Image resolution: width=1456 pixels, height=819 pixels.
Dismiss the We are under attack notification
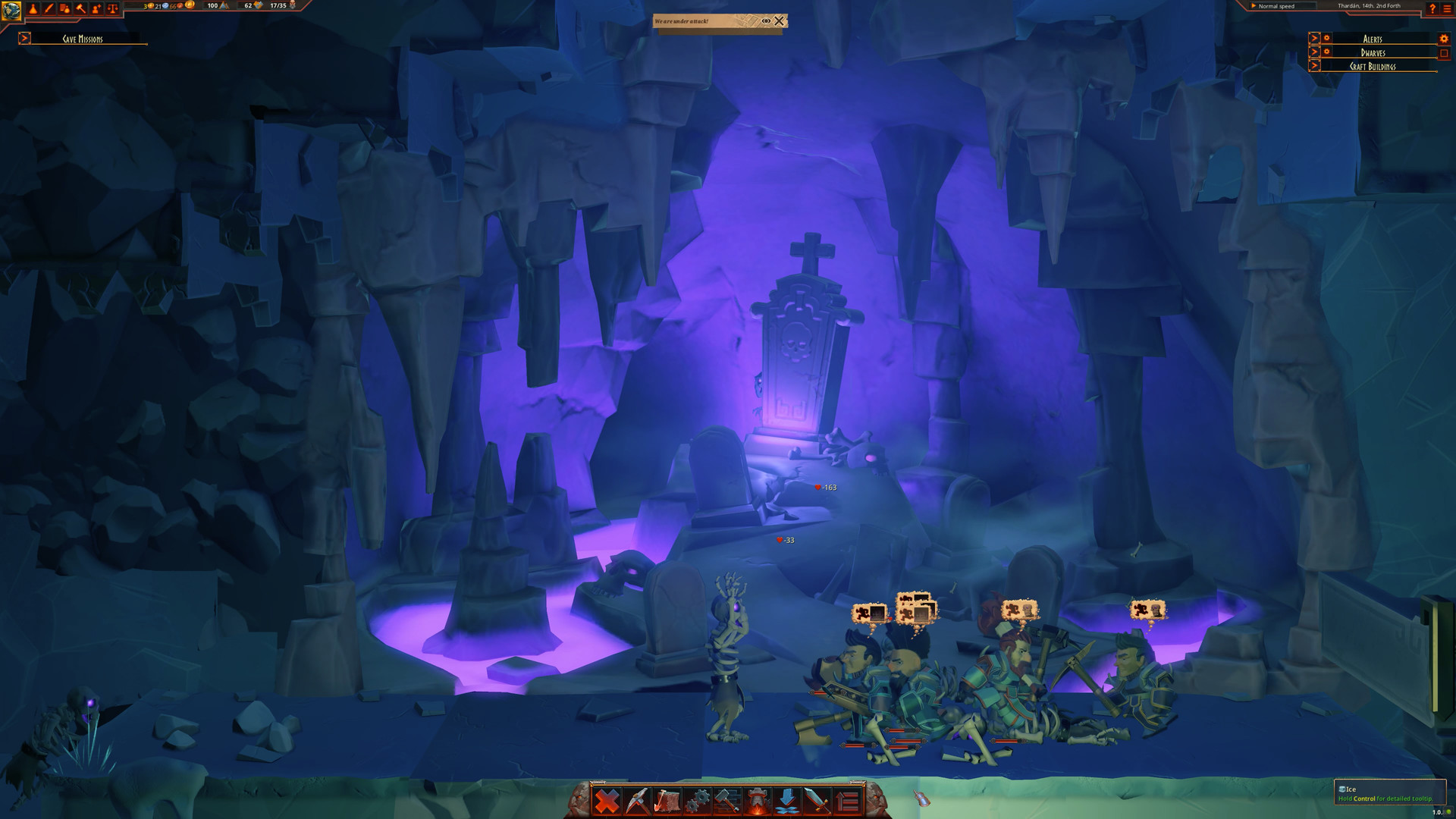tap(779, 21)
